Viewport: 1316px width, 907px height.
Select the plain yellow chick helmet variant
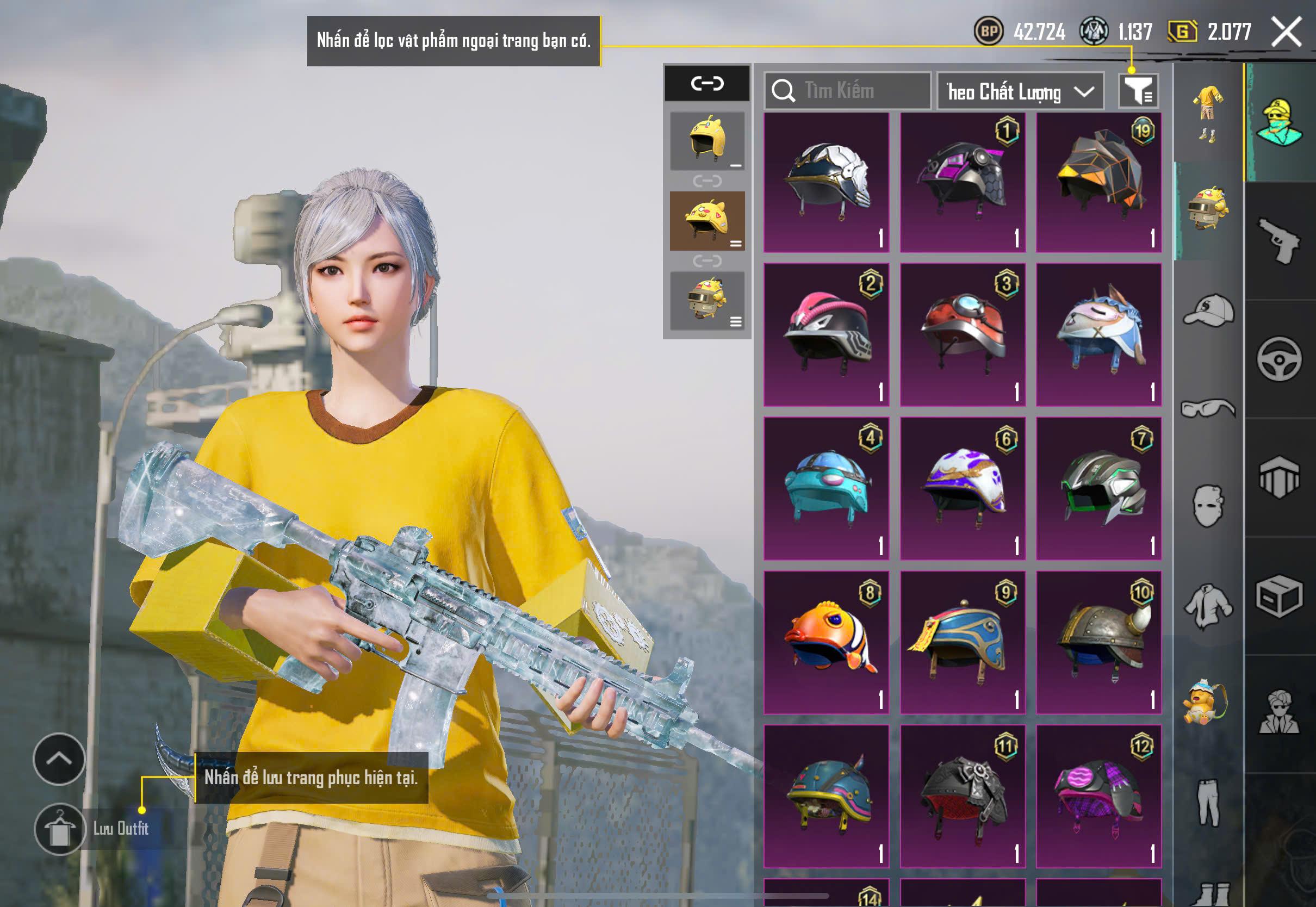coord(707,140)
